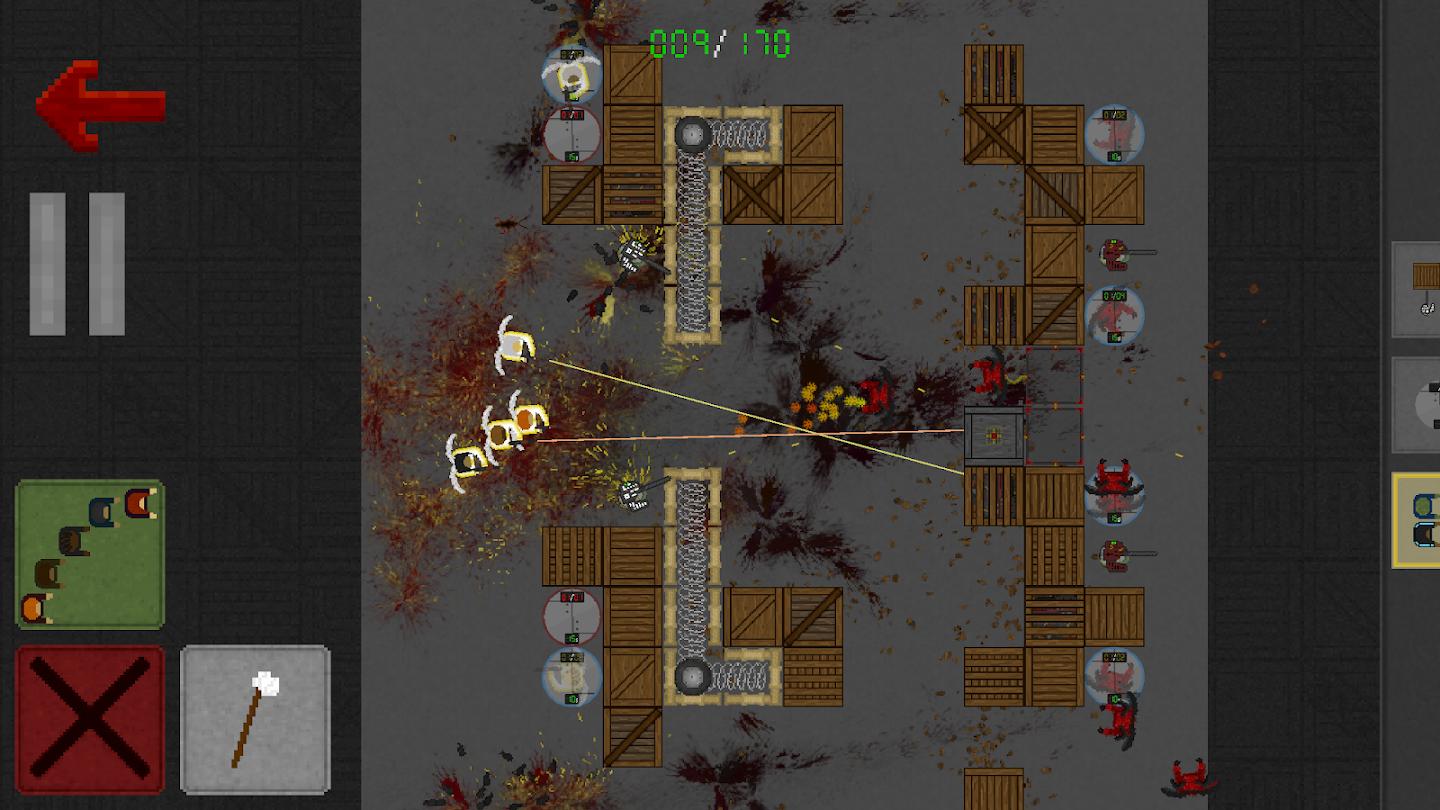Screen dimensions: 1440x810
Task: Click the 009/170 kill counter display
Action: point(718,42)
